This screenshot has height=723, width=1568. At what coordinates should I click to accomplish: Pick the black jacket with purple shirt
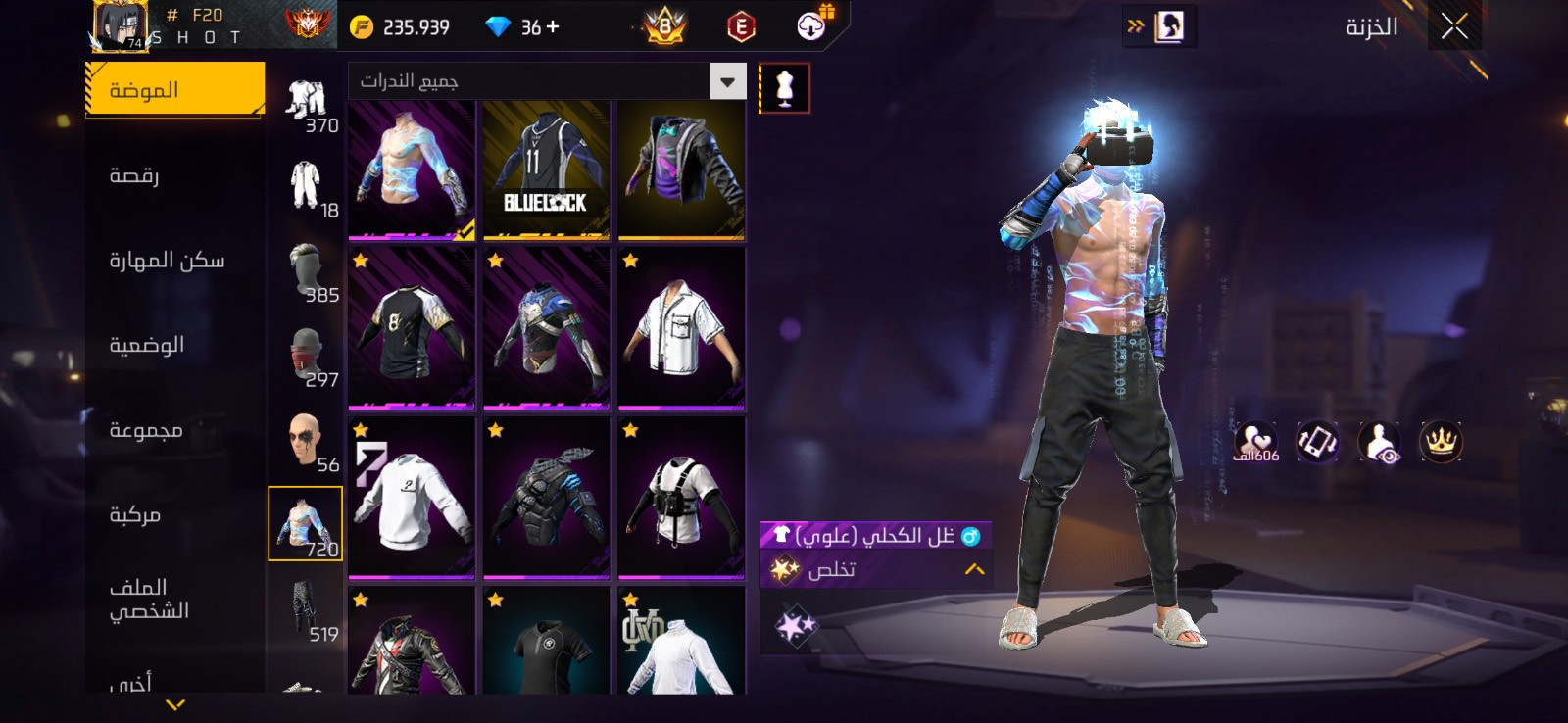(x=681, y=170)
